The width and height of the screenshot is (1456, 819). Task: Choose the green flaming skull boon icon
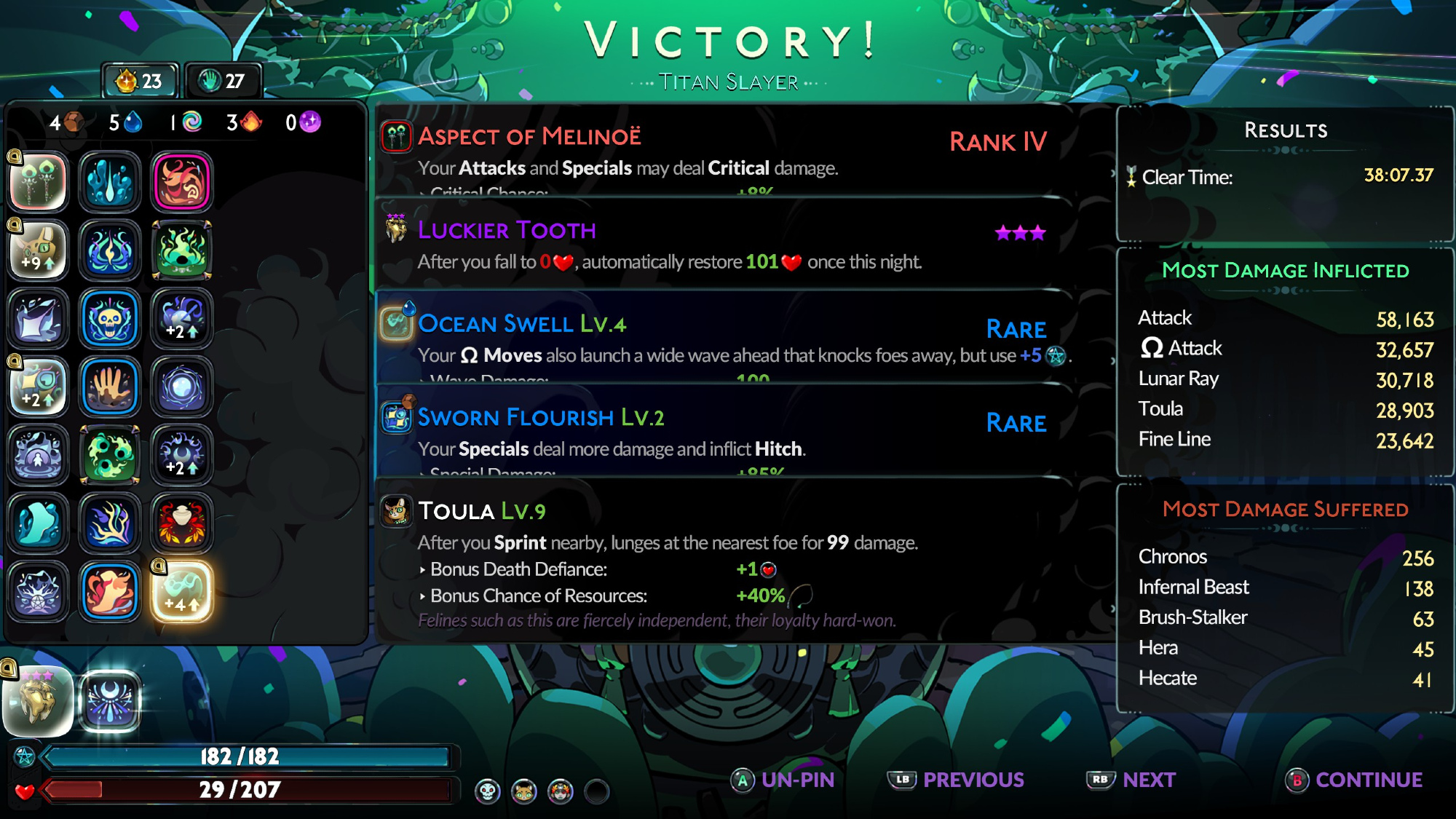(x=181, y=250)
